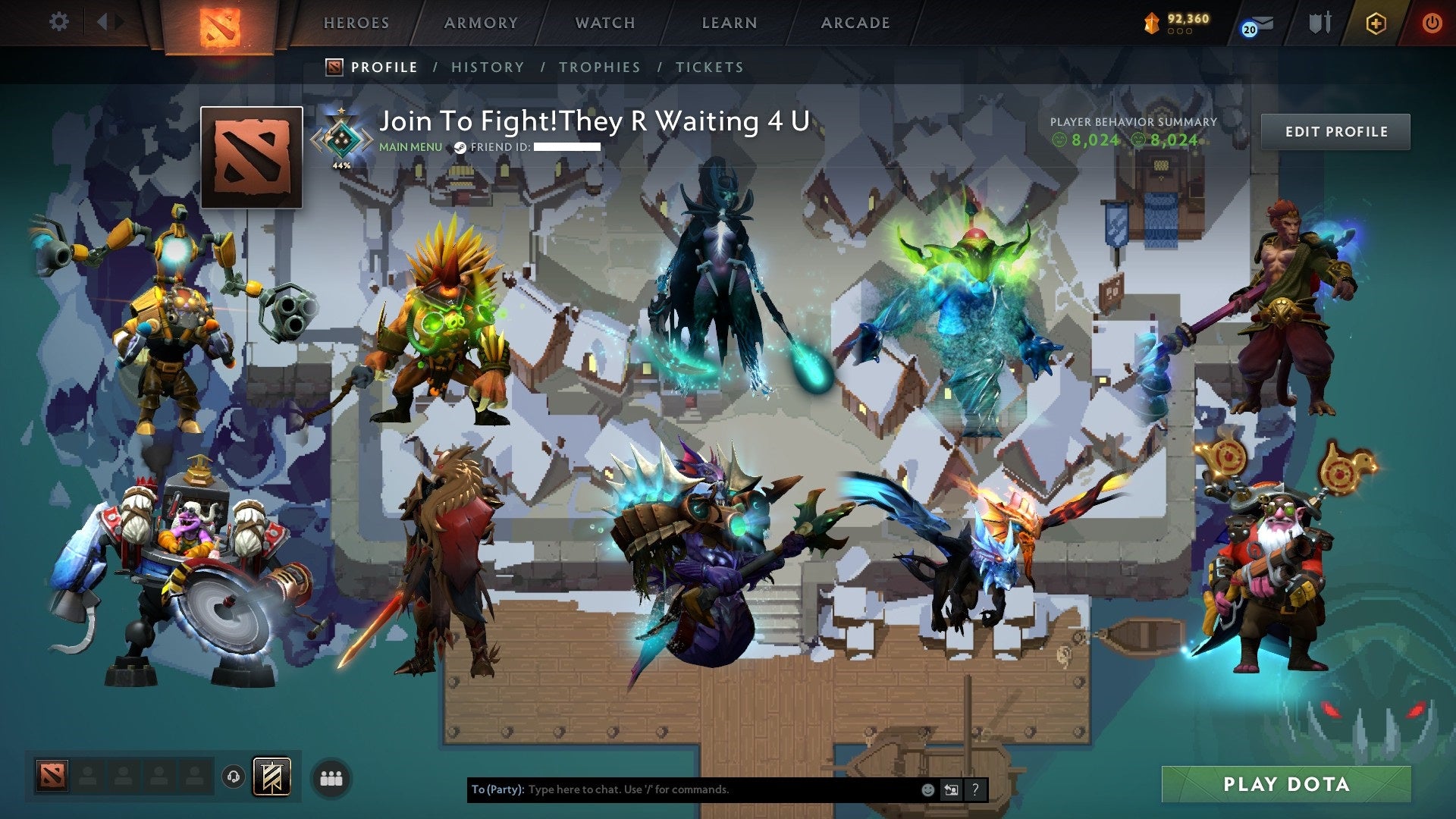Open notifications via the mail envelope icon
Screen dimensions: 1456x819
pyautogui.click(x=1260, y=23)
